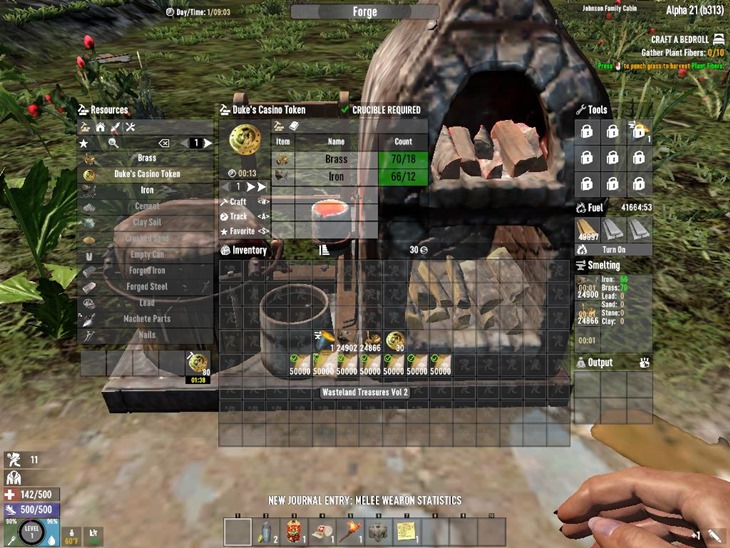Craft the Duke's Casino Token
The image size is (730, 548).
(239, 202)
